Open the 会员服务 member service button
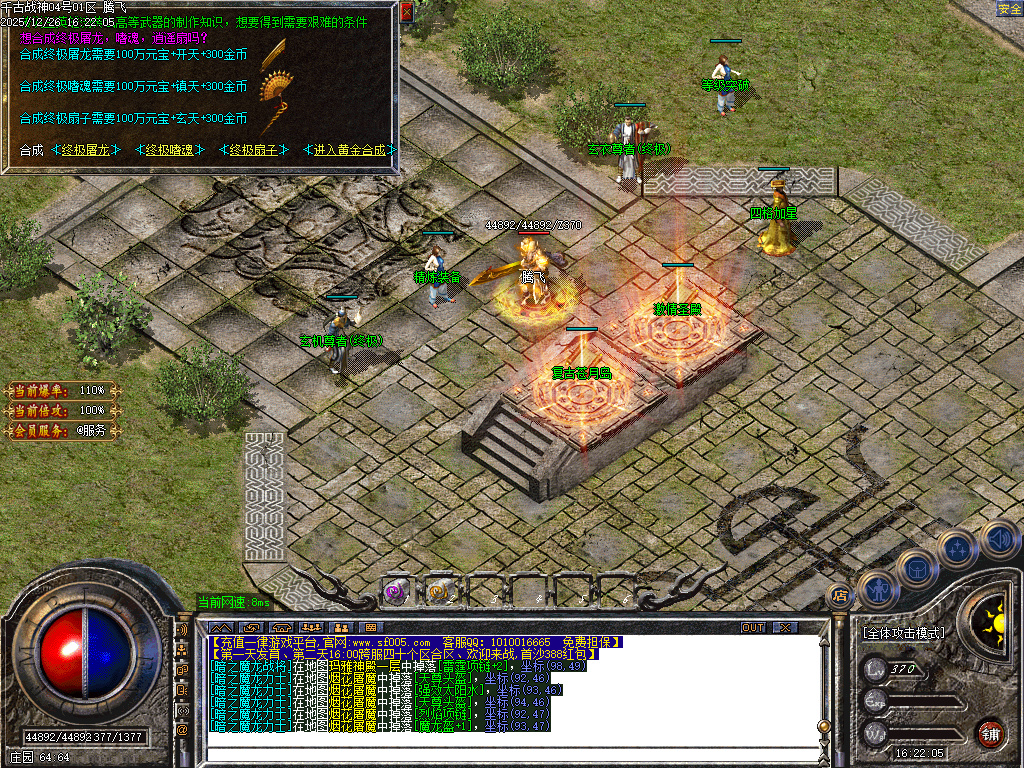 (x=60, y=431)
